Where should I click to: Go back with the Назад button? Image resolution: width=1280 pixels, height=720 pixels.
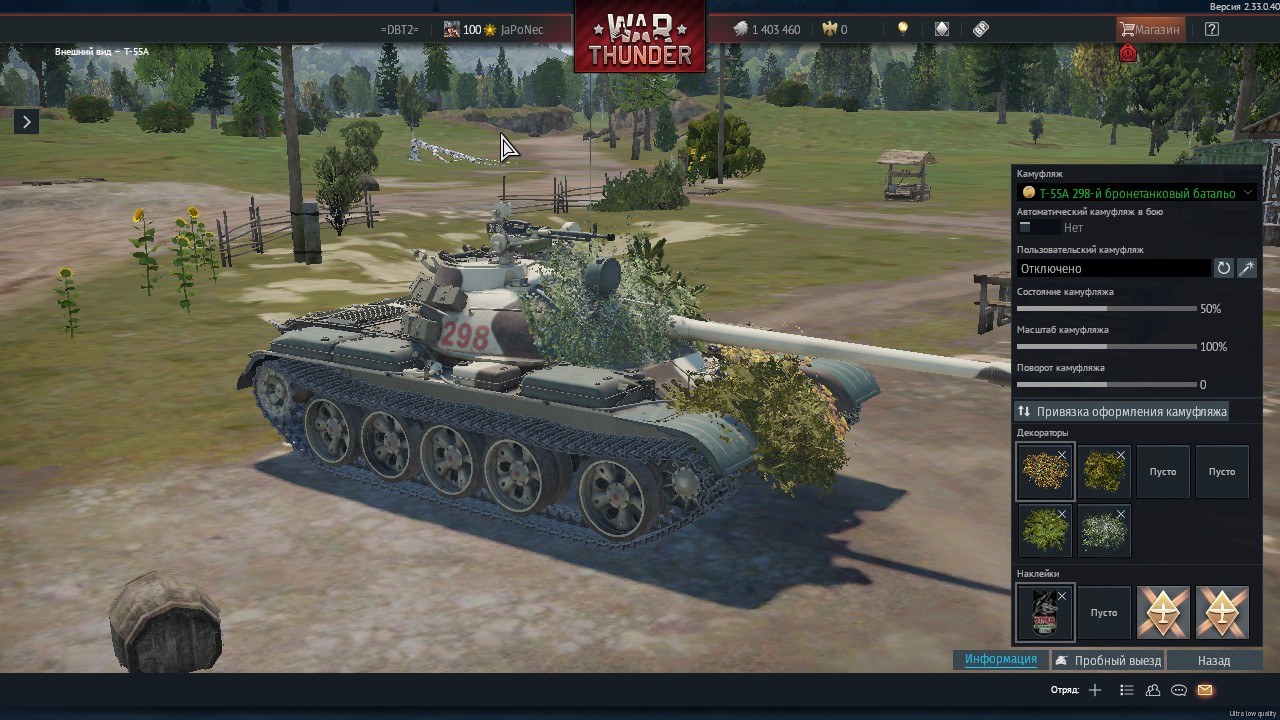tap(1213, 660)
